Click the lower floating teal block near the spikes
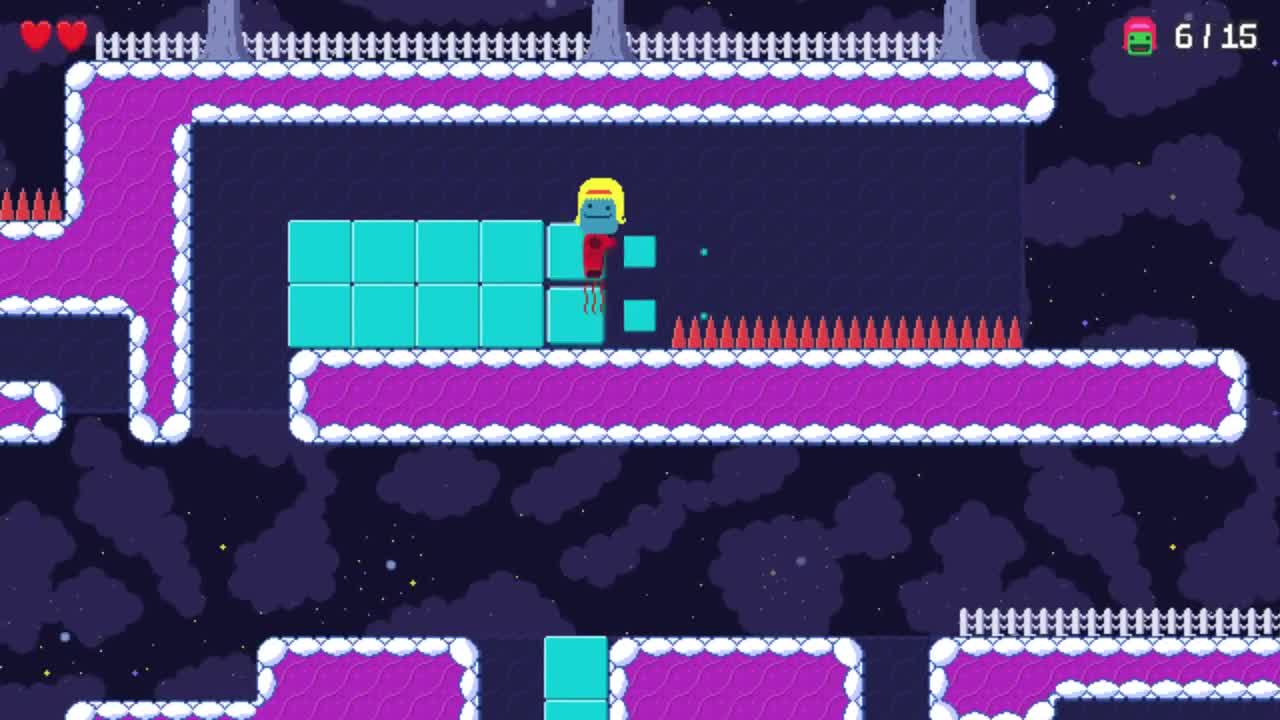This screenshot has width=1280, height=720. [x=639, y=316]
